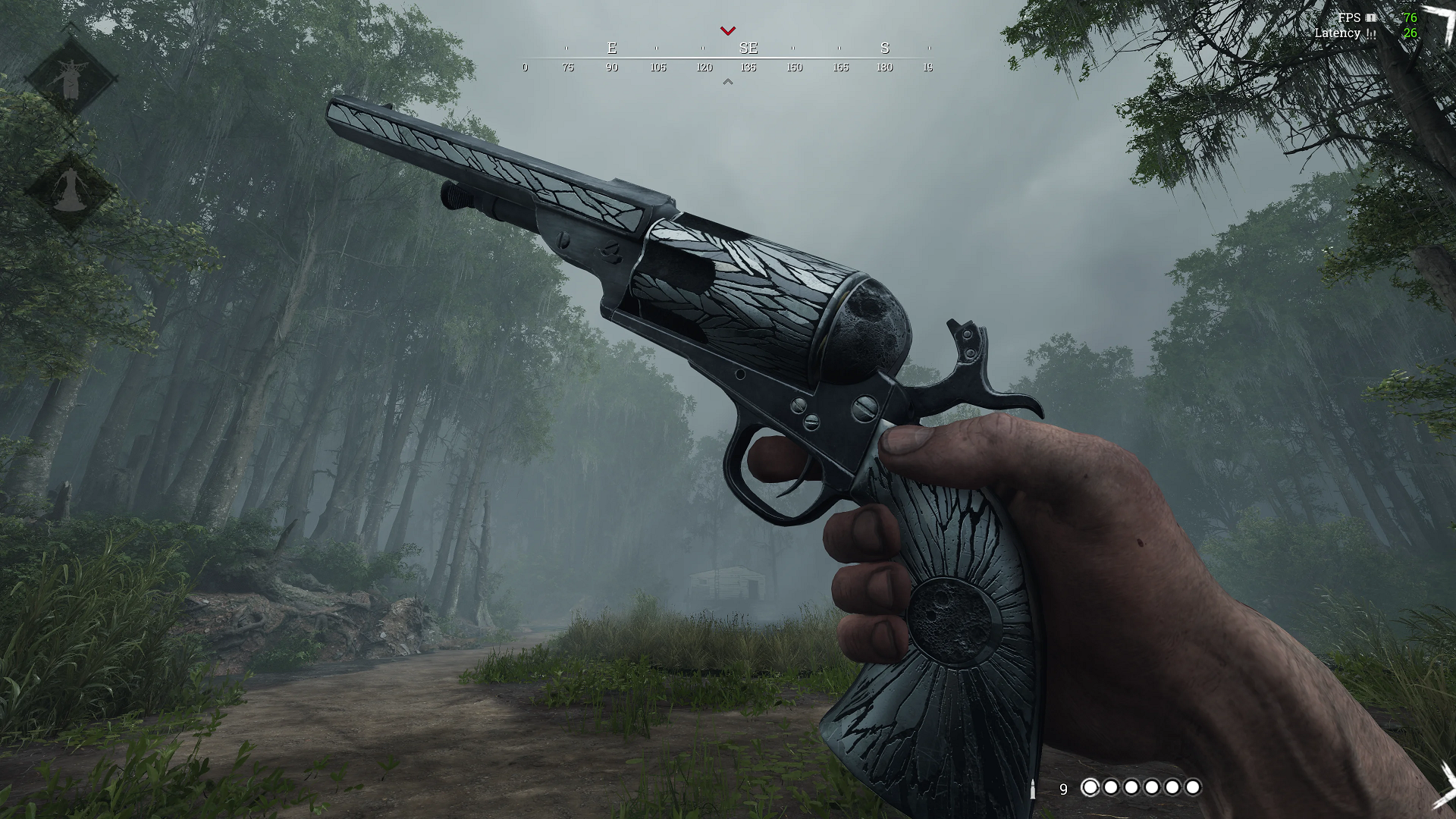This screenshot has width=1456, height=819.
Task: Click the compass heading bar
Action: pos(726,58)
